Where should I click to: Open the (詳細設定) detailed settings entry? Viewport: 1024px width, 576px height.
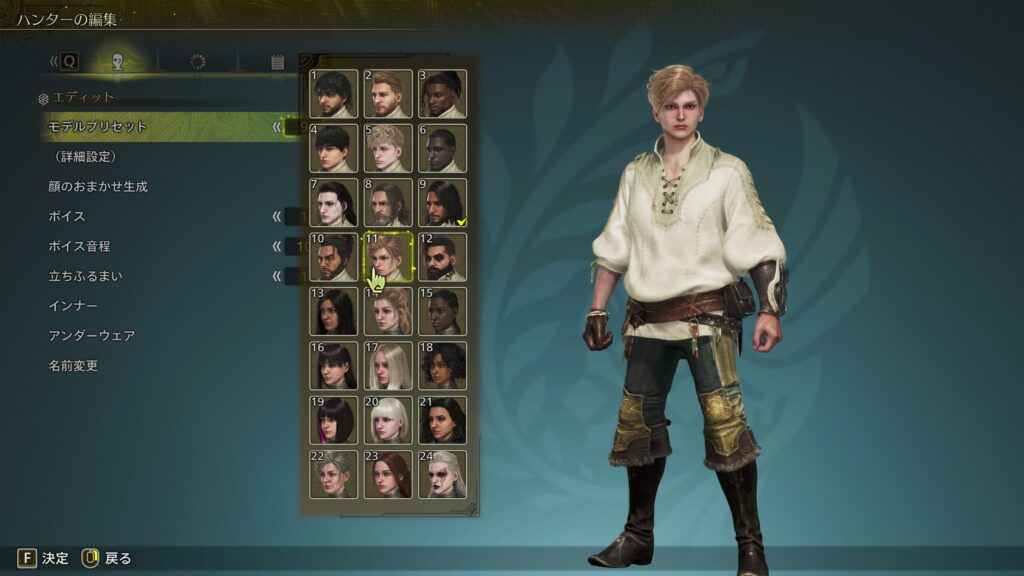click(85, 157)
